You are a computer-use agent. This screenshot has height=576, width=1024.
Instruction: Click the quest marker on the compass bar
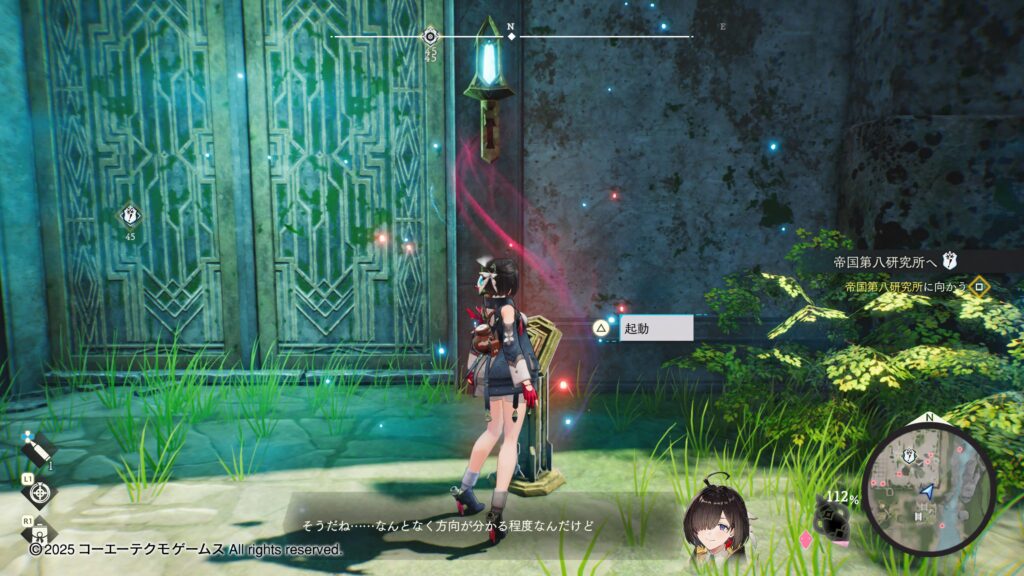(x=430, y=36)
